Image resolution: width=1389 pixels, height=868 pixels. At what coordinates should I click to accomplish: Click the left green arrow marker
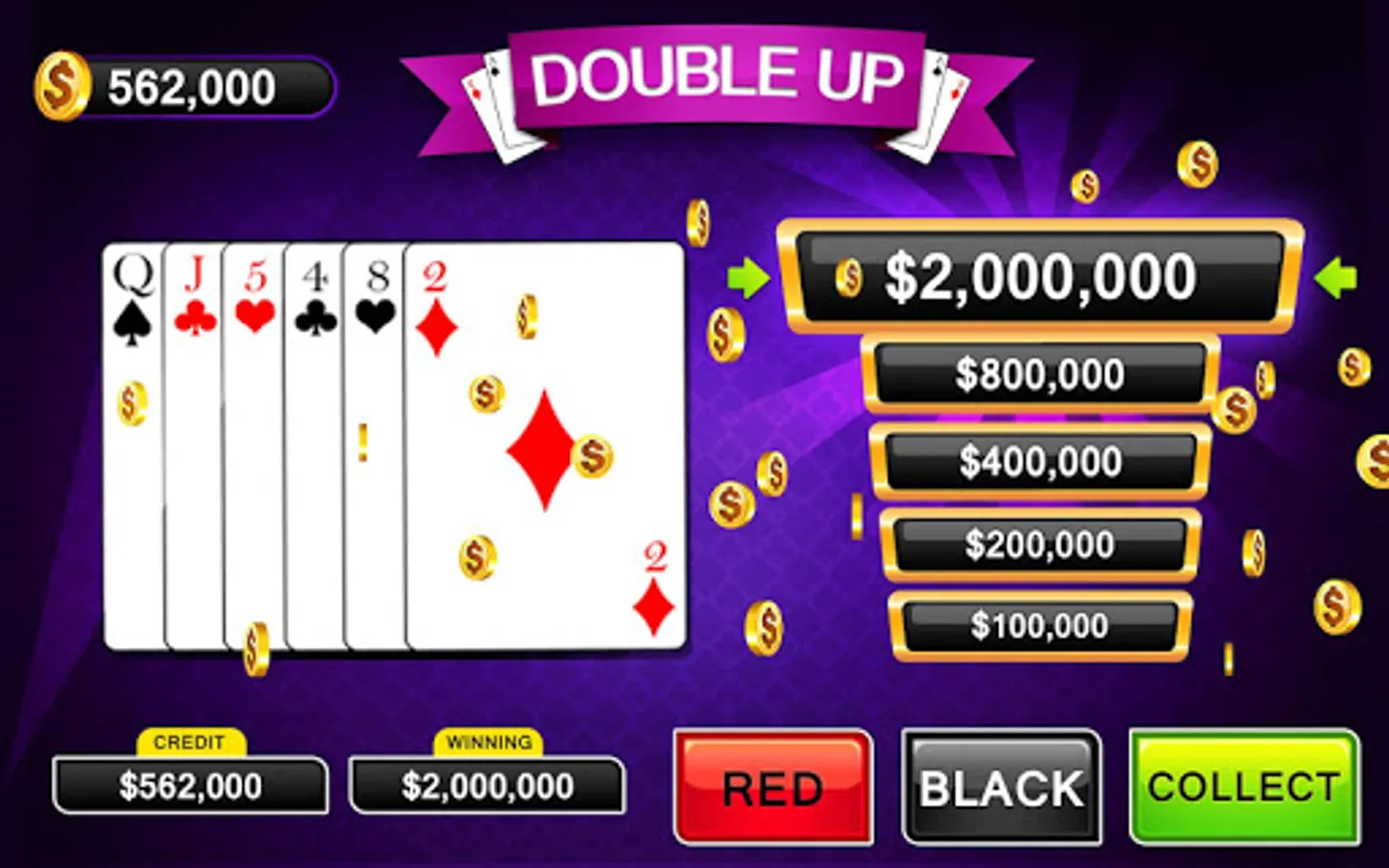[x=748, y=280]
